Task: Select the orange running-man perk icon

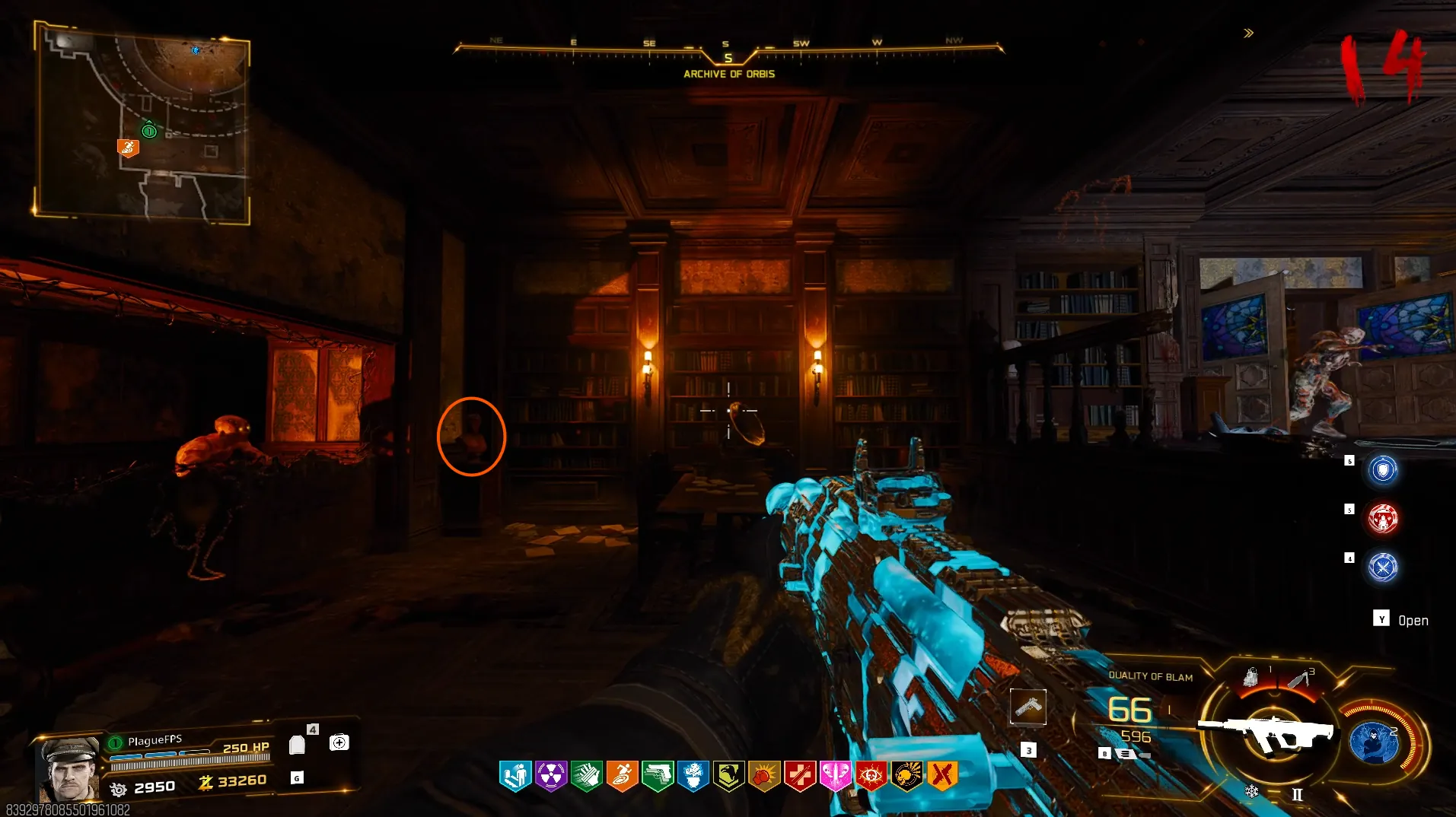Action: pyautogui.click(x=622, y=776)
